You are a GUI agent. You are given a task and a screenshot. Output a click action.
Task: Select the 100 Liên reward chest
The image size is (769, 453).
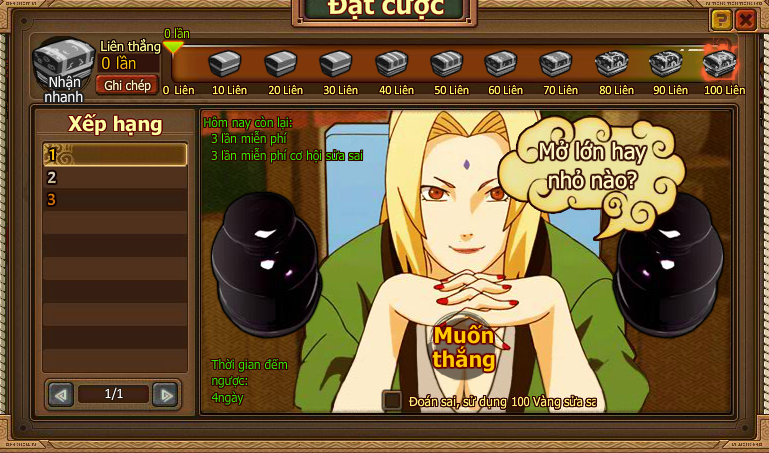click(719, 64)
